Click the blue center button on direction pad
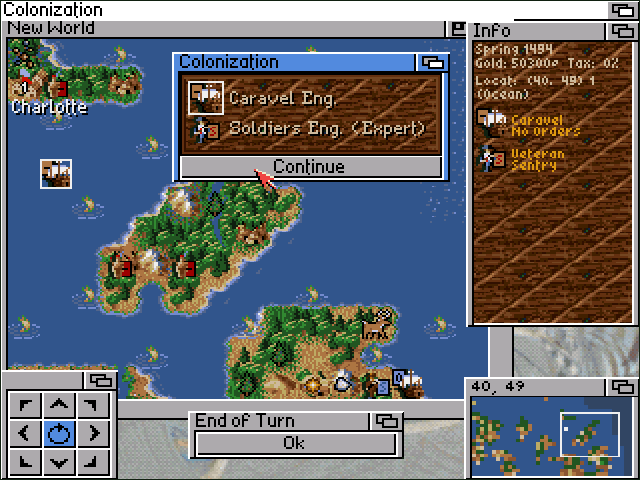 [x=60, y=433]
